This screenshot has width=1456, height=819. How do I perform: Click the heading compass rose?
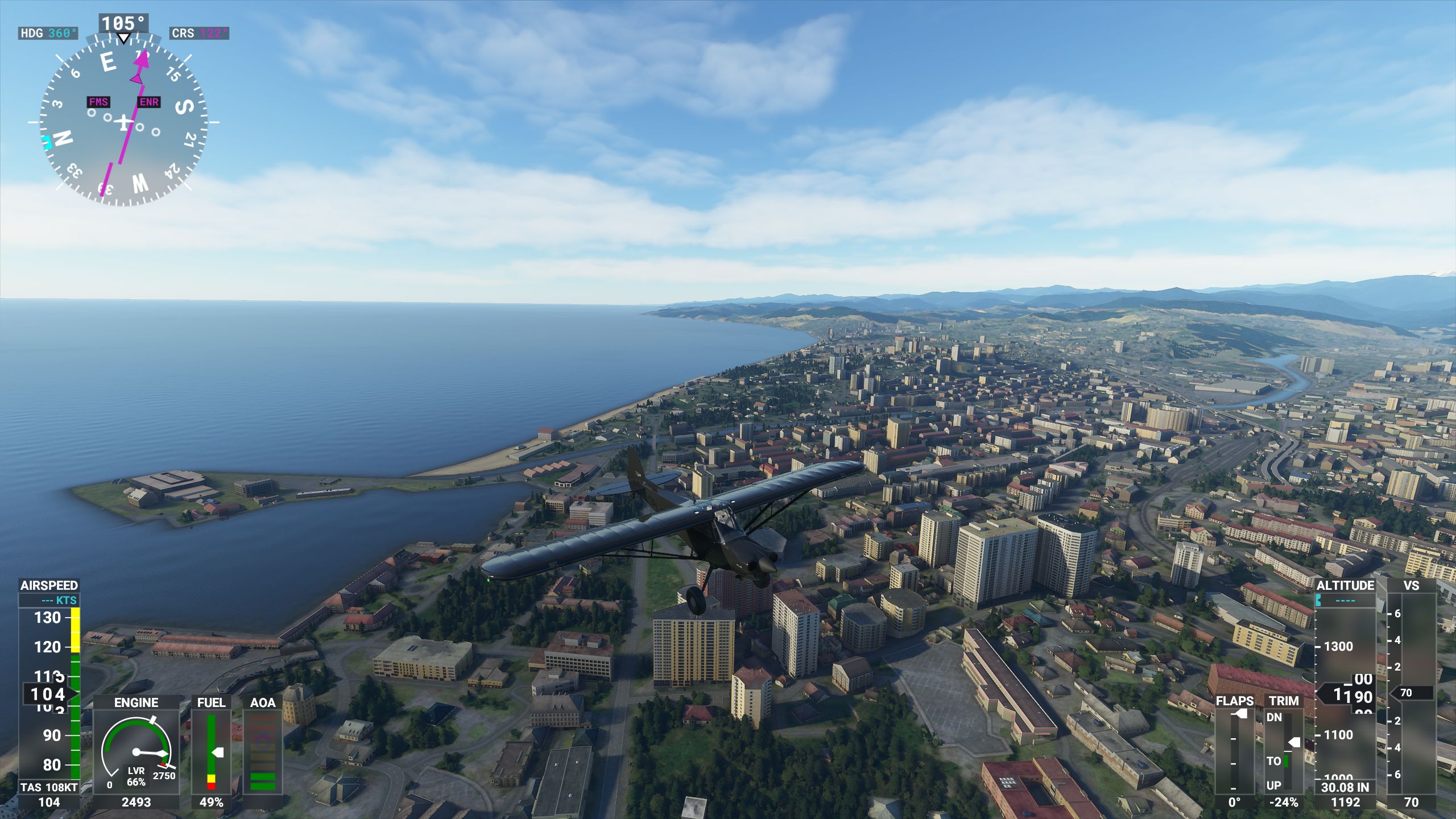123,122
